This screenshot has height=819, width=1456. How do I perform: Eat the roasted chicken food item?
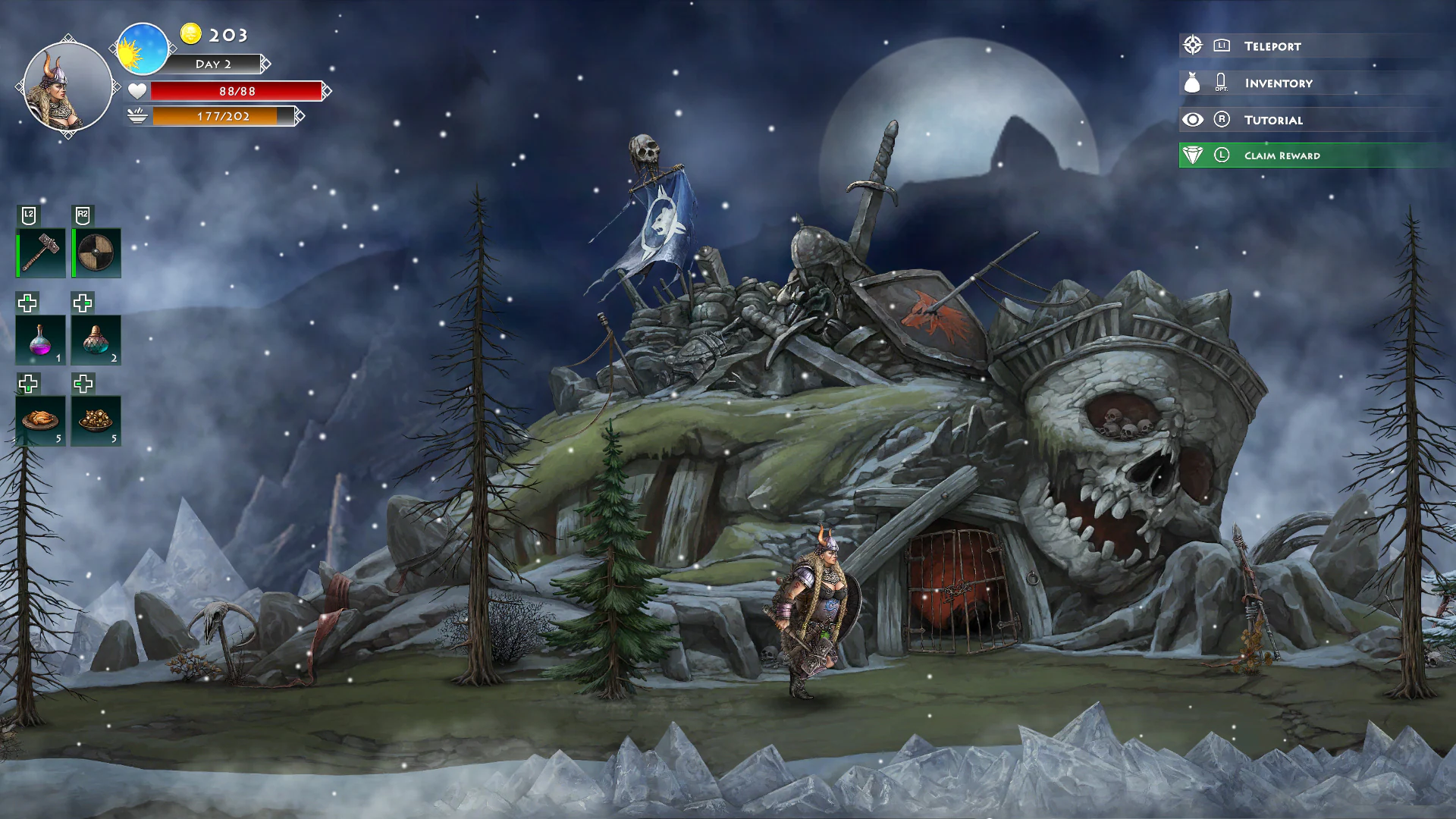coord(39,422)
